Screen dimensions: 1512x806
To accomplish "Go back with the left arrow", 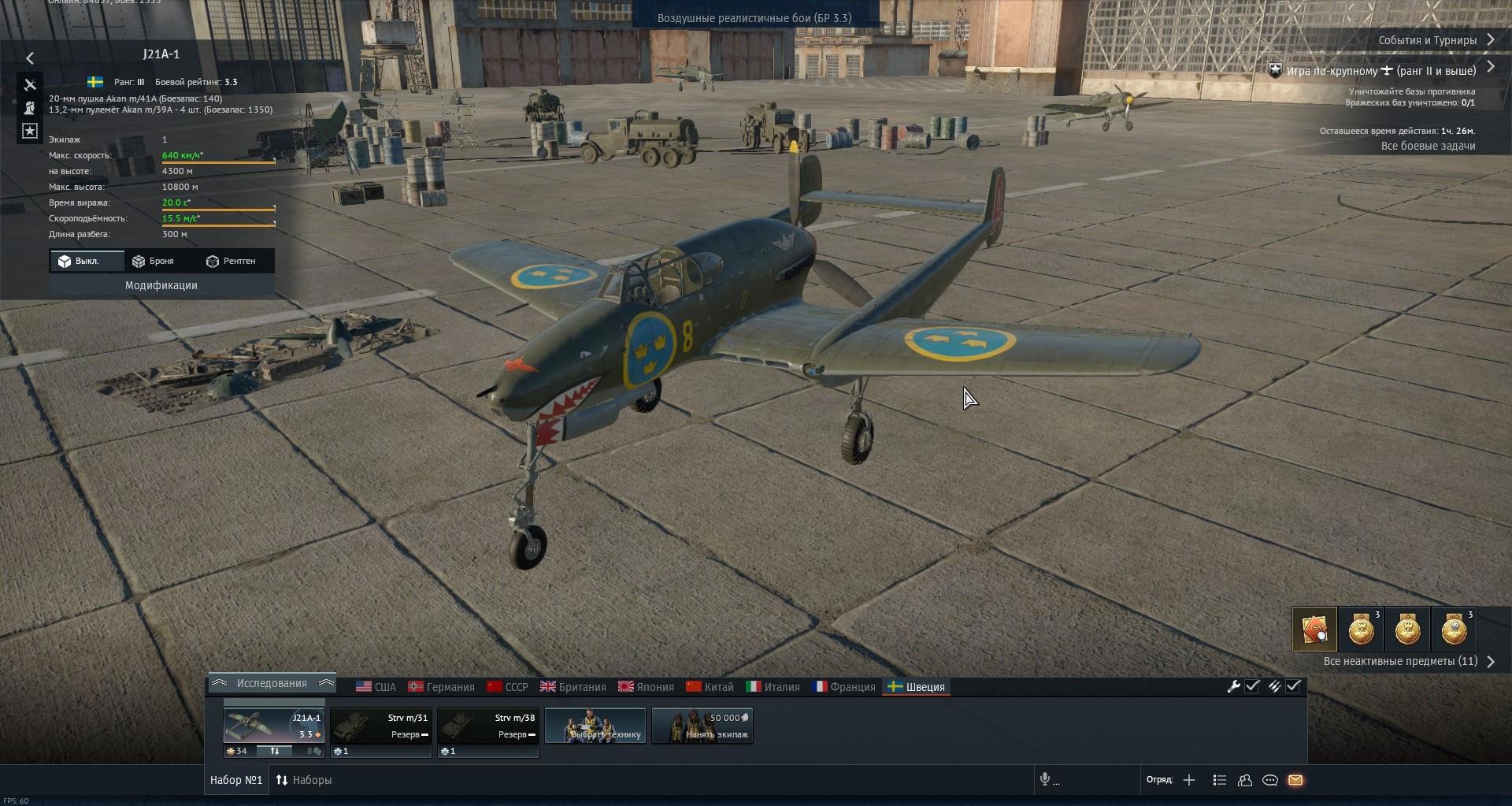I will pos(30,58).
